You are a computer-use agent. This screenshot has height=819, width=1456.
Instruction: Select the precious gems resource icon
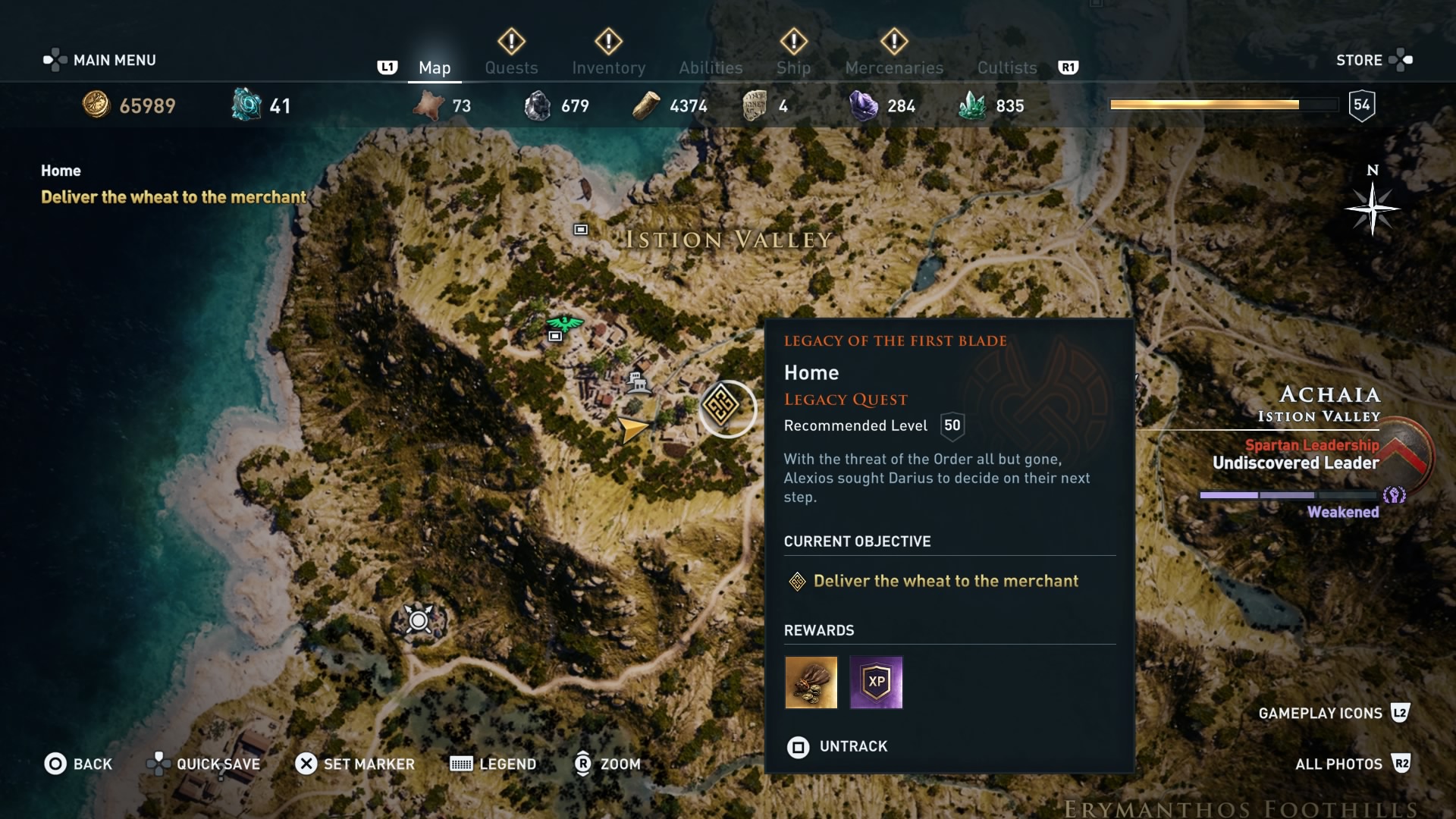pyautogui.click(x=974, y=105)
